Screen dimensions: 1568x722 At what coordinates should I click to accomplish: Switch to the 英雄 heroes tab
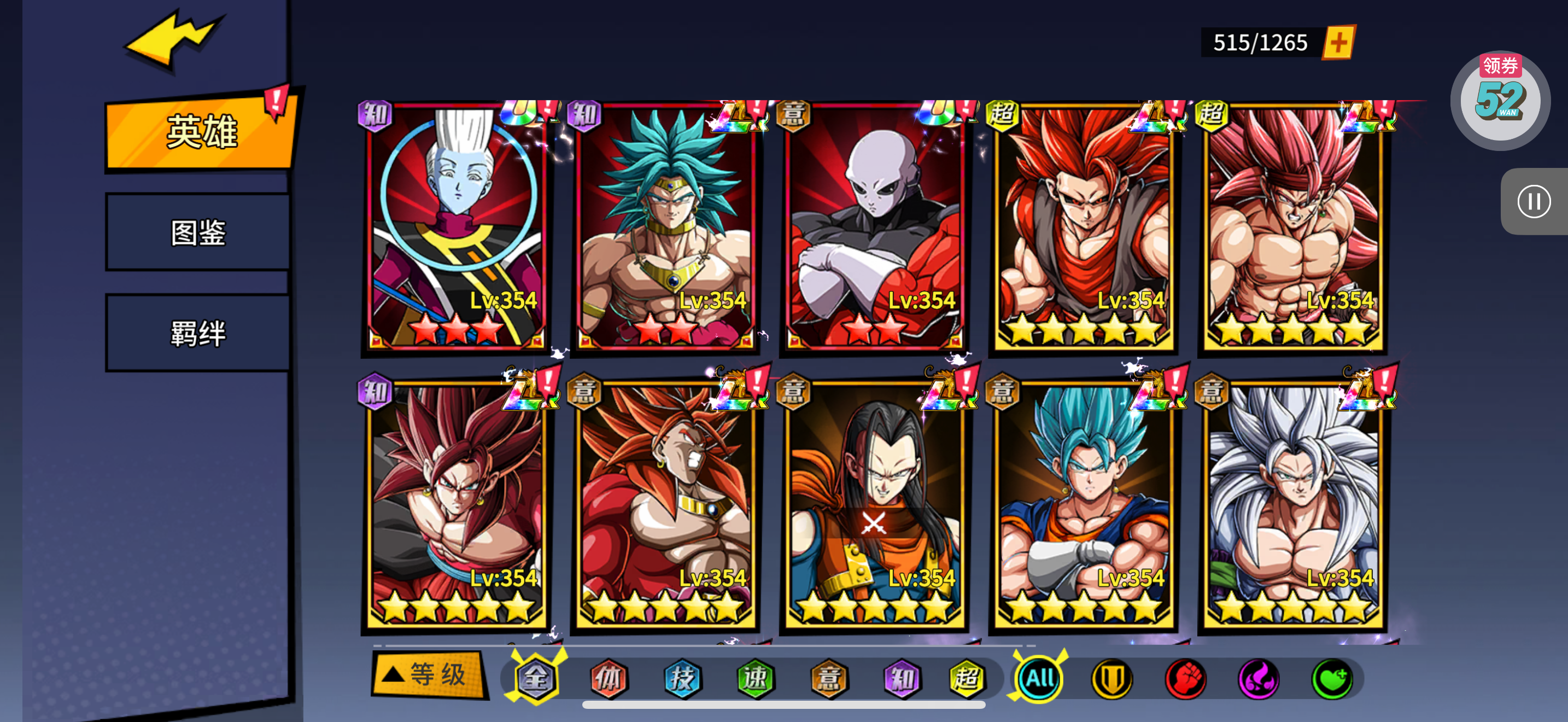click(200, 131)
